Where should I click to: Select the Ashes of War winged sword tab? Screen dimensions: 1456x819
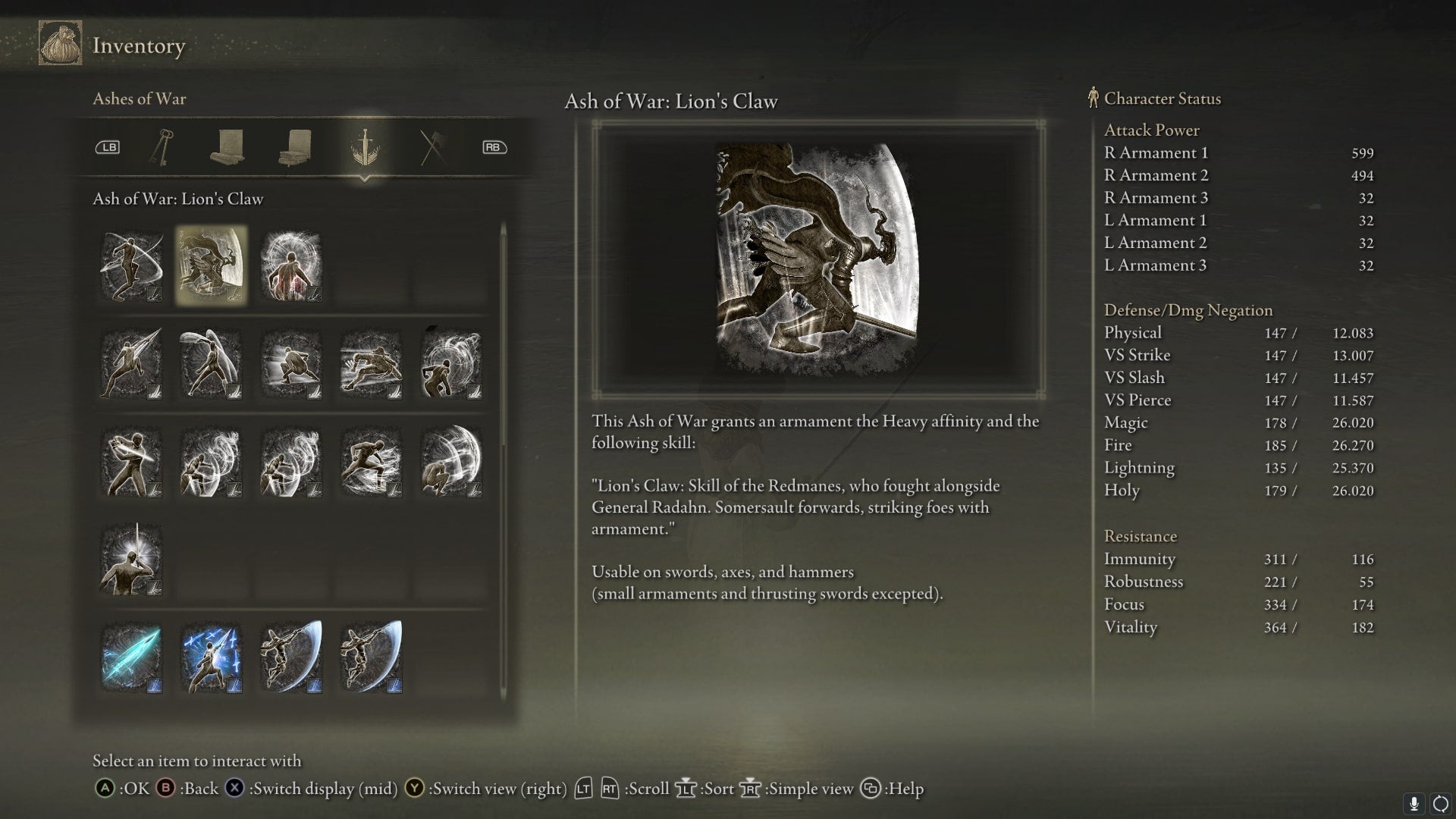click(365, 146)
